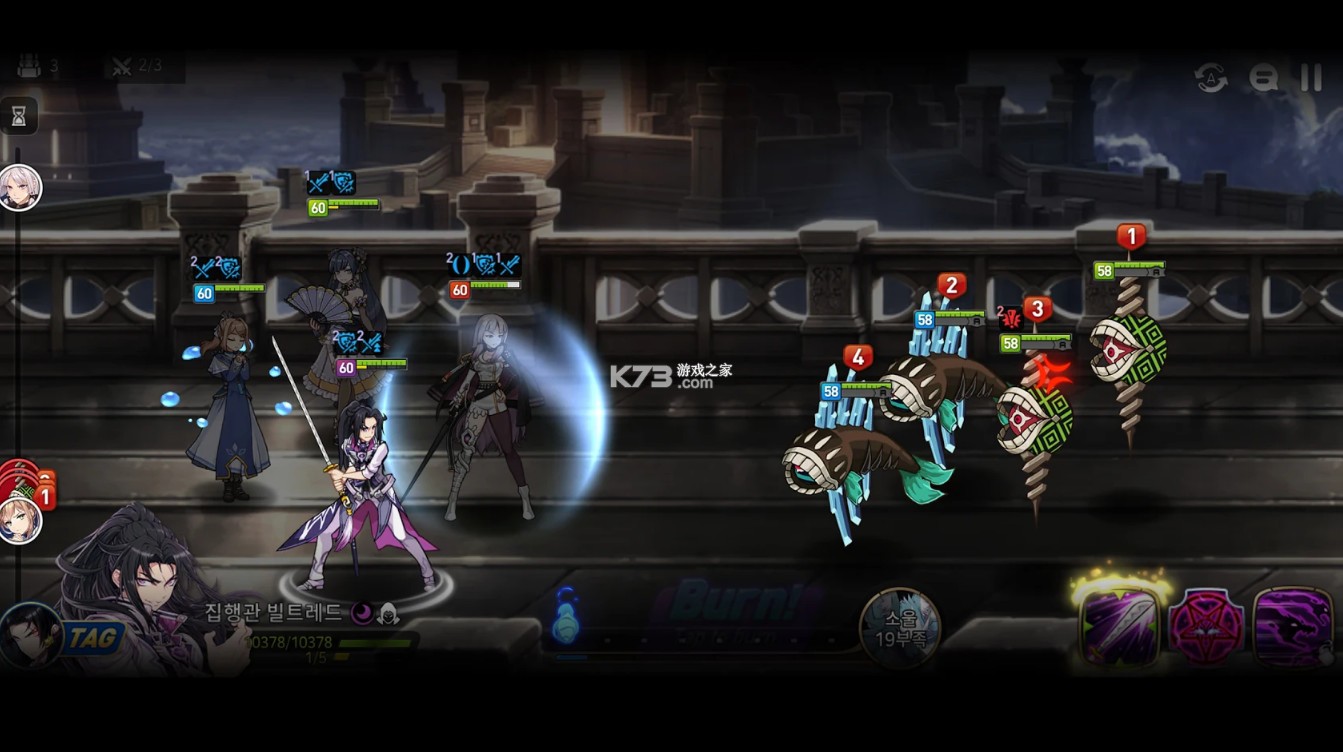Inspect the moon debuff icon beside boss name

pyautogui.click(x=361, y=612)
